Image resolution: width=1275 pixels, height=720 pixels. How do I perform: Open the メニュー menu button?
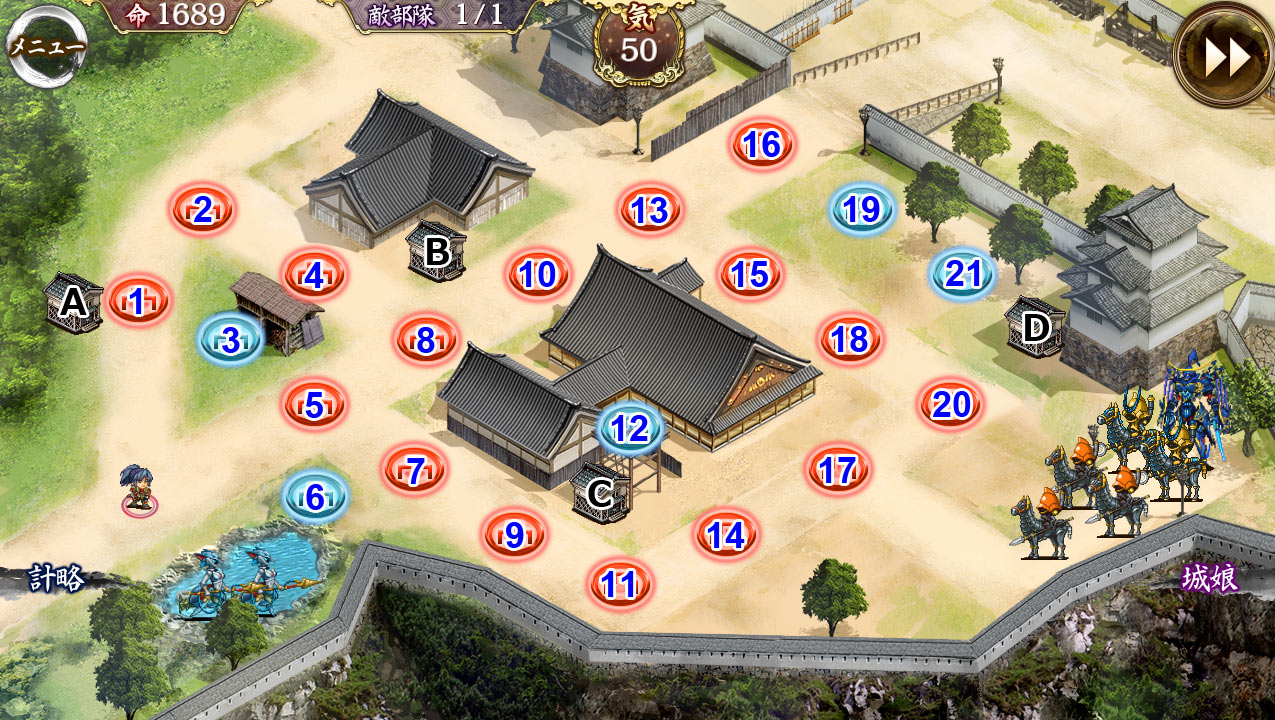tap(46, 46)
